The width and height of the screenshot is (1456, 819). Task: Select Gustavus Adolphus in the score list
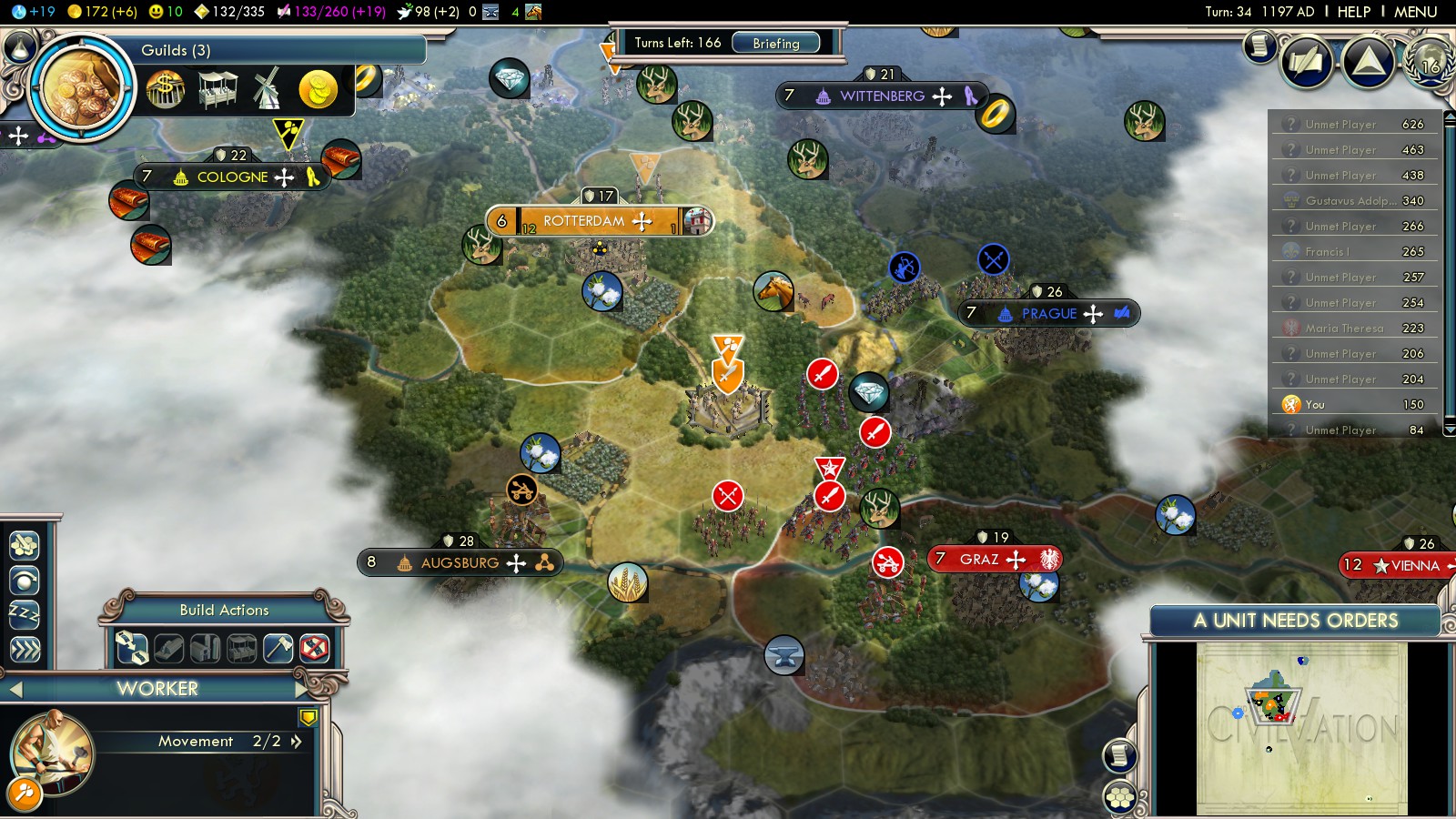click(1353, 201)
